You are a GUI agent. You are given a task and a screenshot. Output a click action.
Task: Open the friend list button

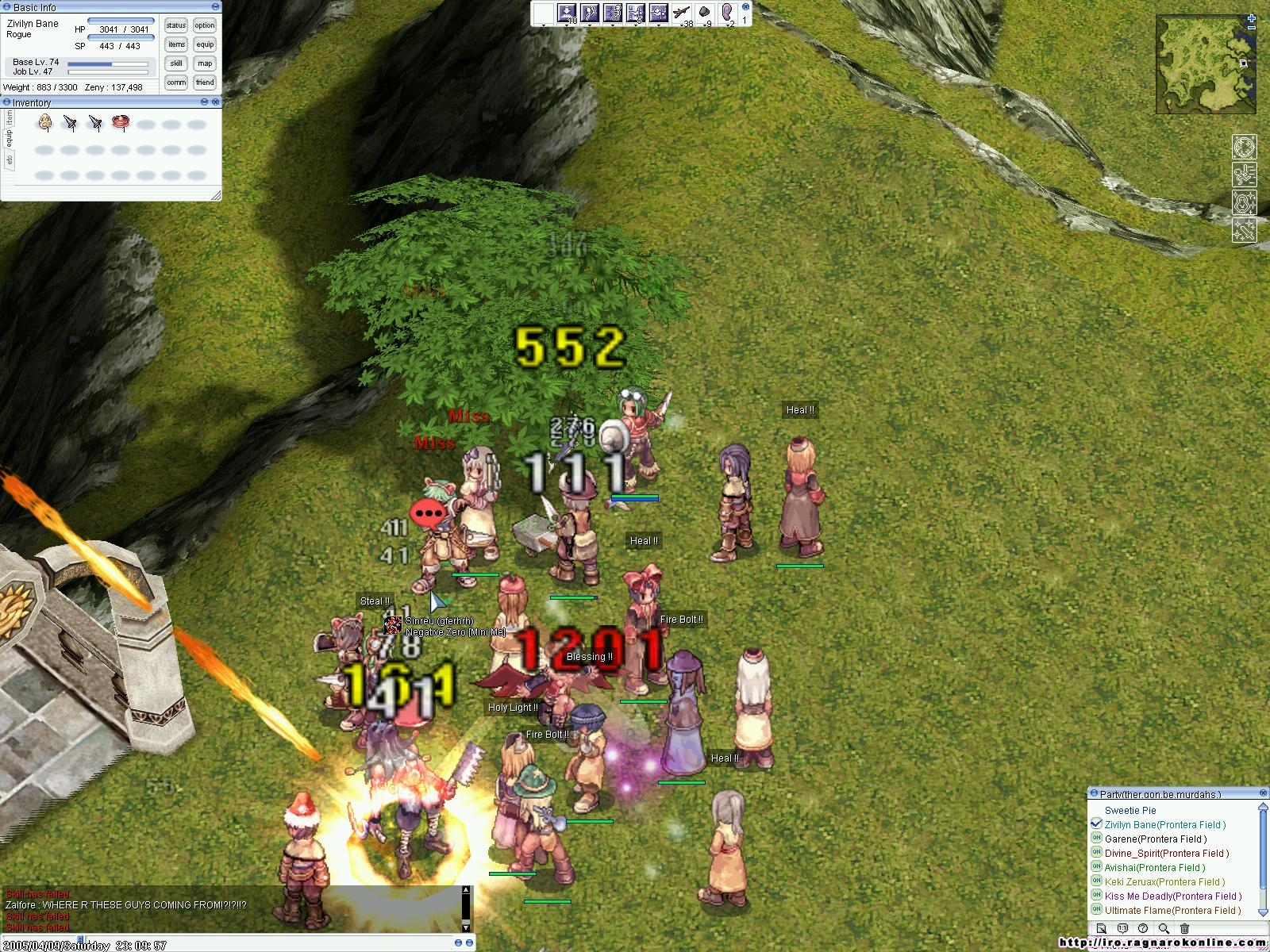tap(205, 83)
